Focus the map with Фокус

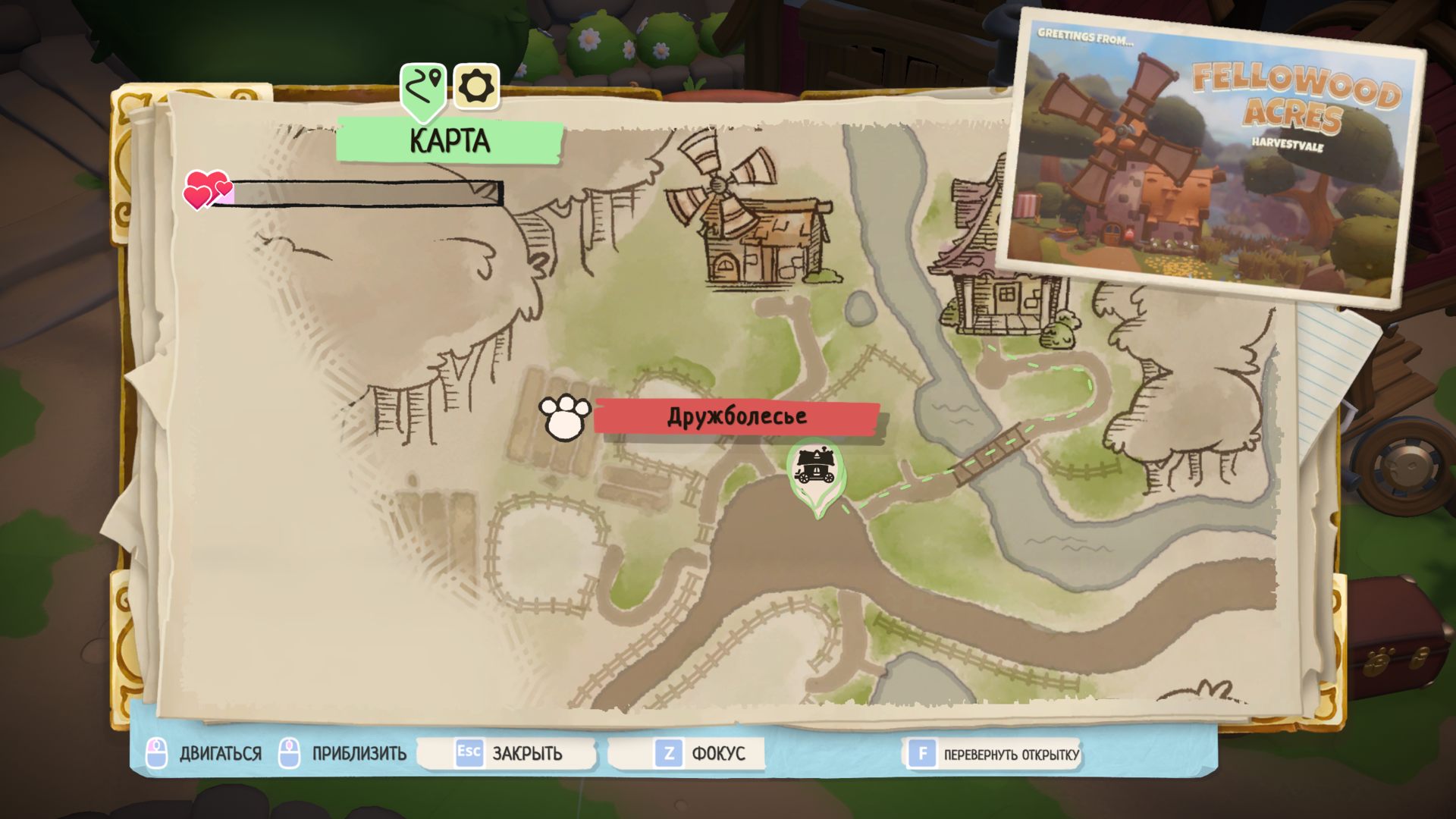[x=699, y=753]
